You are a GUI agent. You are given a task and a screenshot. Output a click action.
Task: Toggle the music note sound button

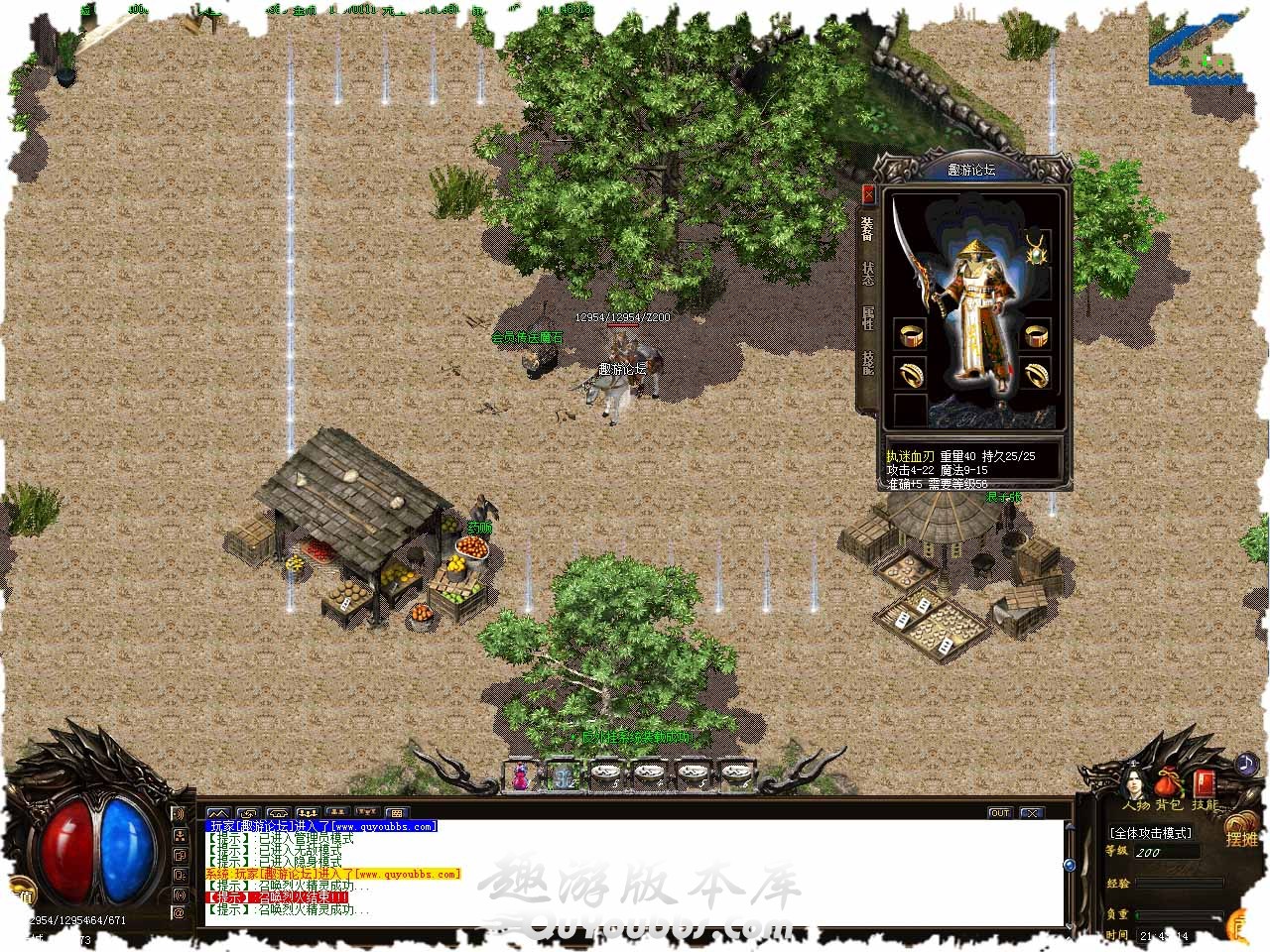pos(1246,765)
